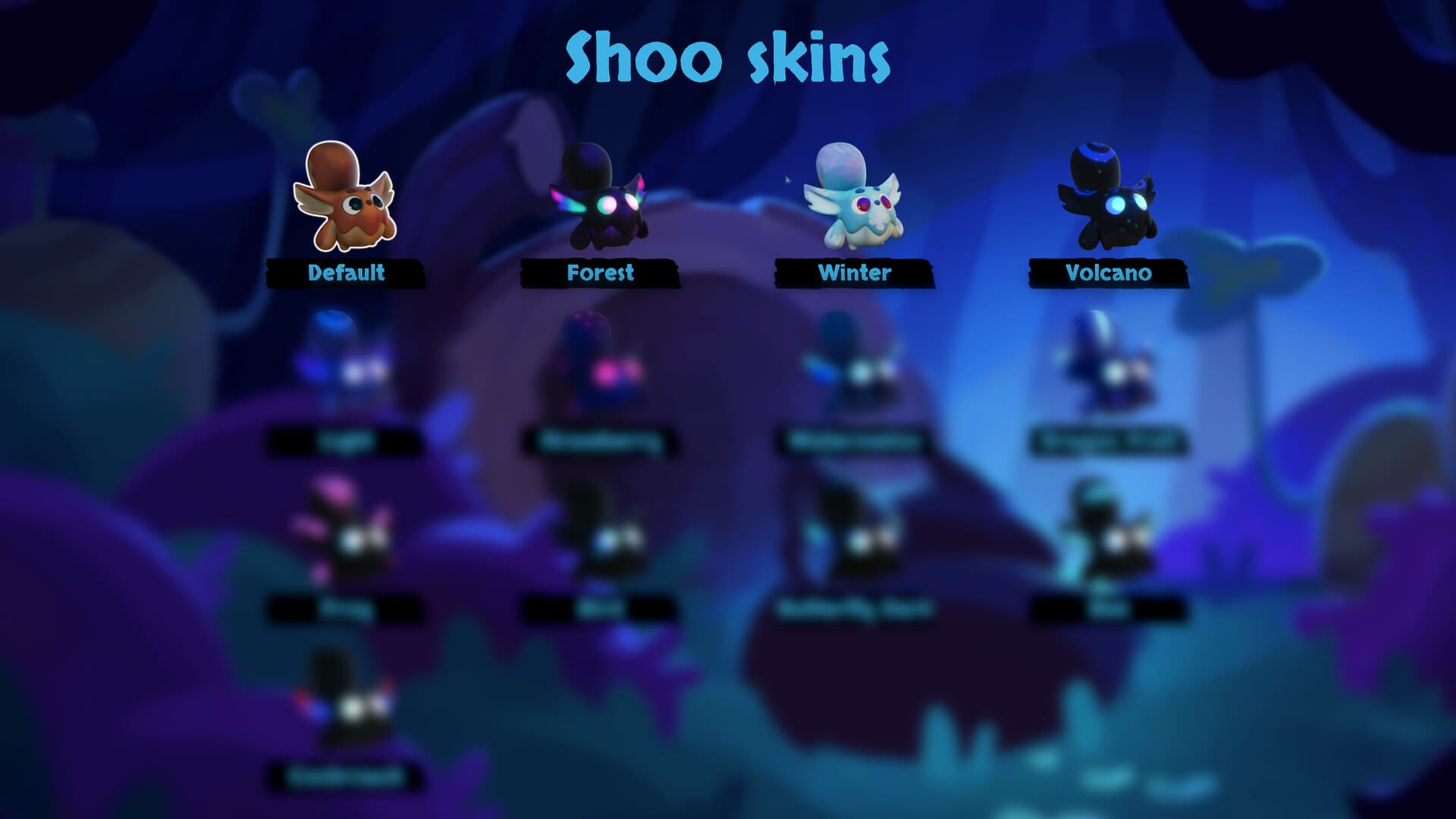Viewport: 1456px width, 819px height.
Task: Click the locked skin directly below the Volcano skin
Action: [1107, 364]
